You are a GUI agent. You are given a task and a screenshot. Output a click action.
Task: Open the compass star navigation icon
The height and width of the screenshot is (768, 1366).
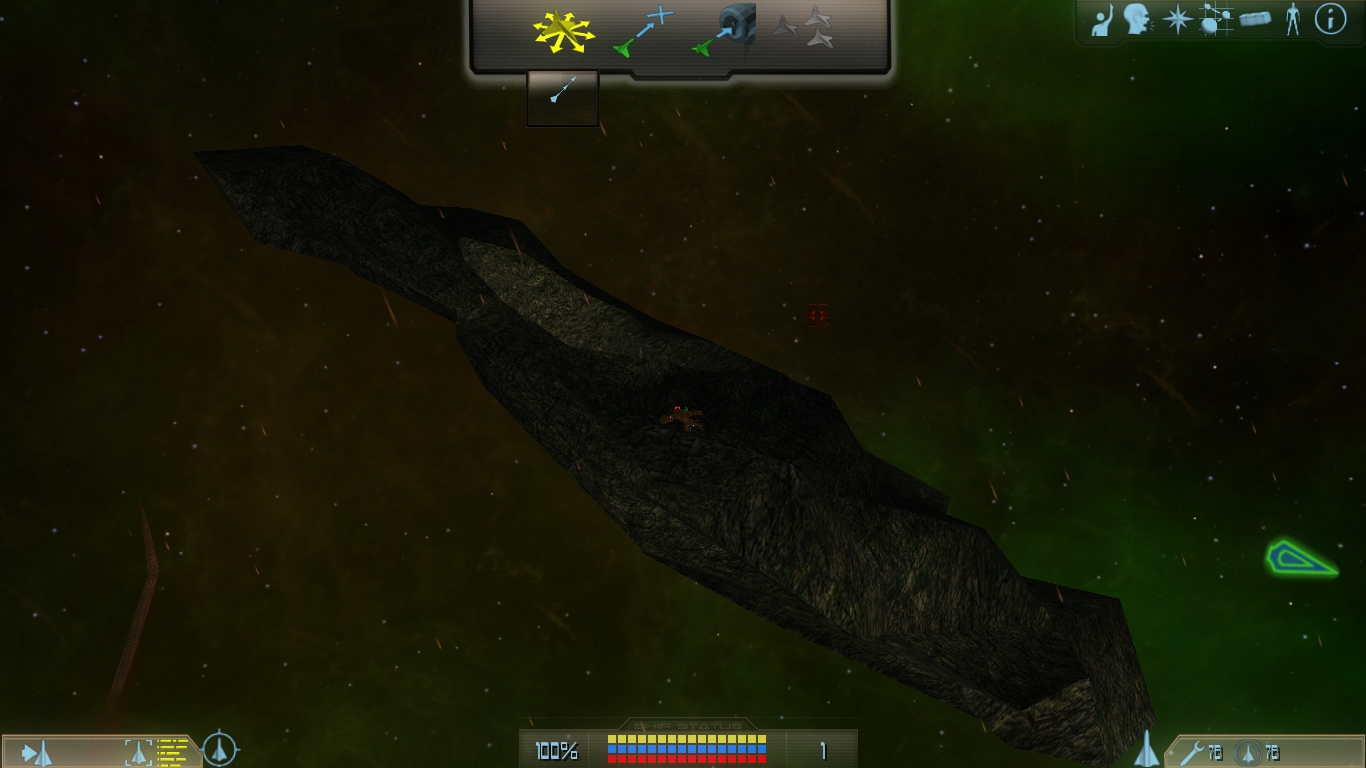coord(1177,20)
